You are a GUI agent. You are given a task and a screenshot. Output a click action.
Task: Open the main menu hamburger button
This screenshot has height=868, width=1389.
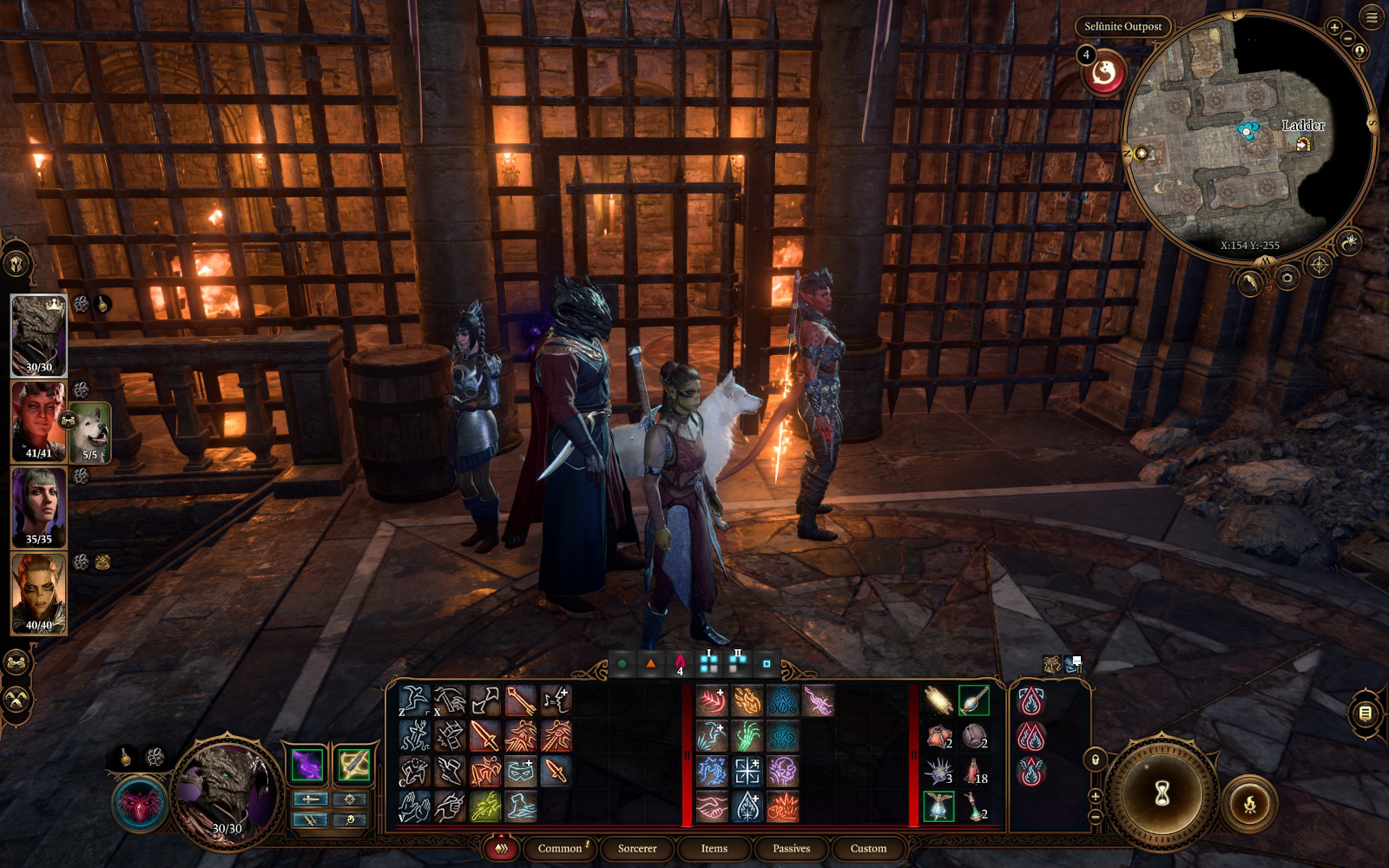pyautogui.click(x=1371, y=17)
